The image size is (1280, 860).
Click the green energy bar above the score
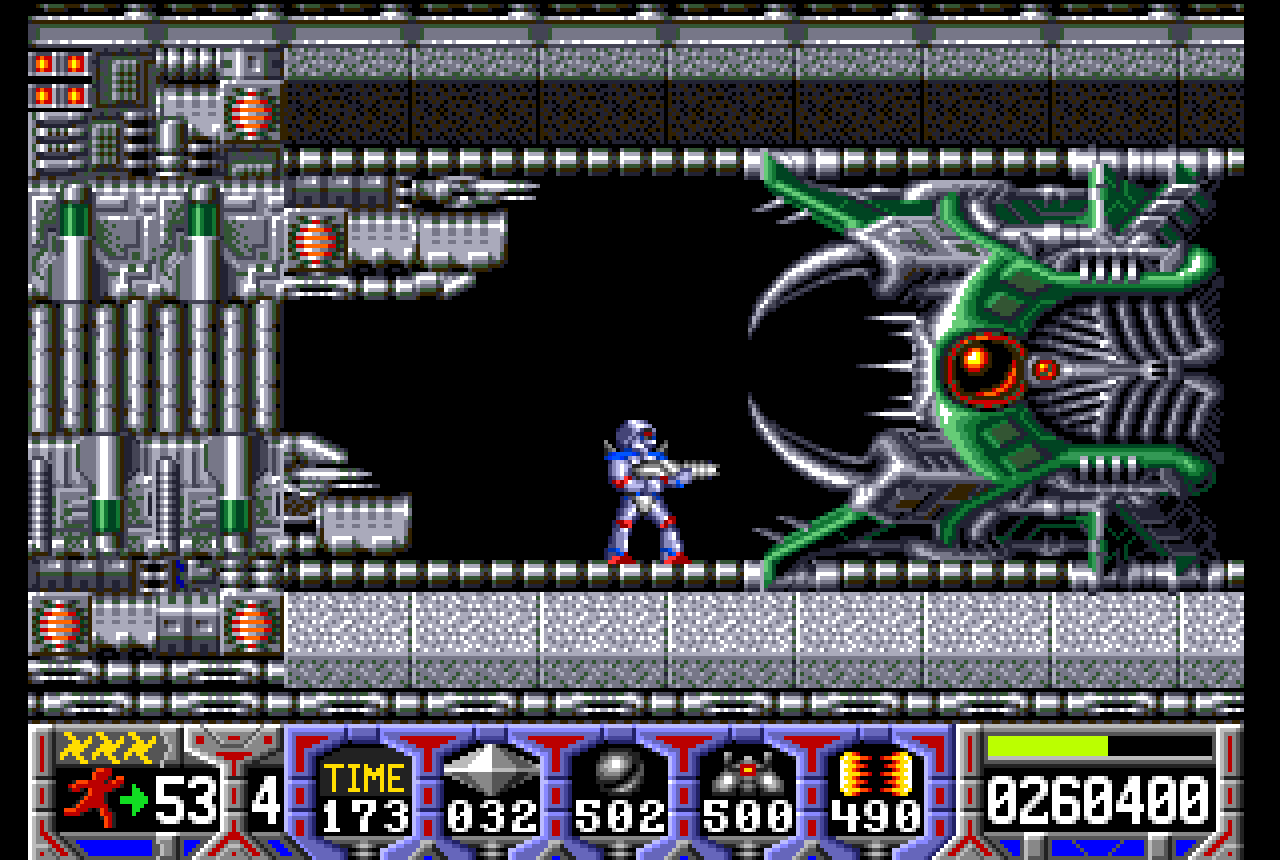(1048, 744)
